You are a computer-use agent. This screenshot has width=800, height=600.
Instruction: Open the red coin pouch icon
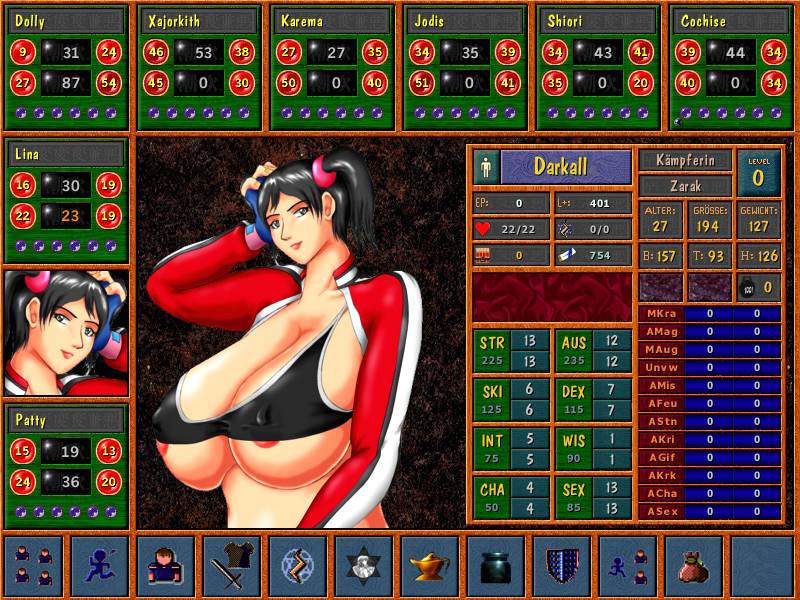(x=694, y=566)
